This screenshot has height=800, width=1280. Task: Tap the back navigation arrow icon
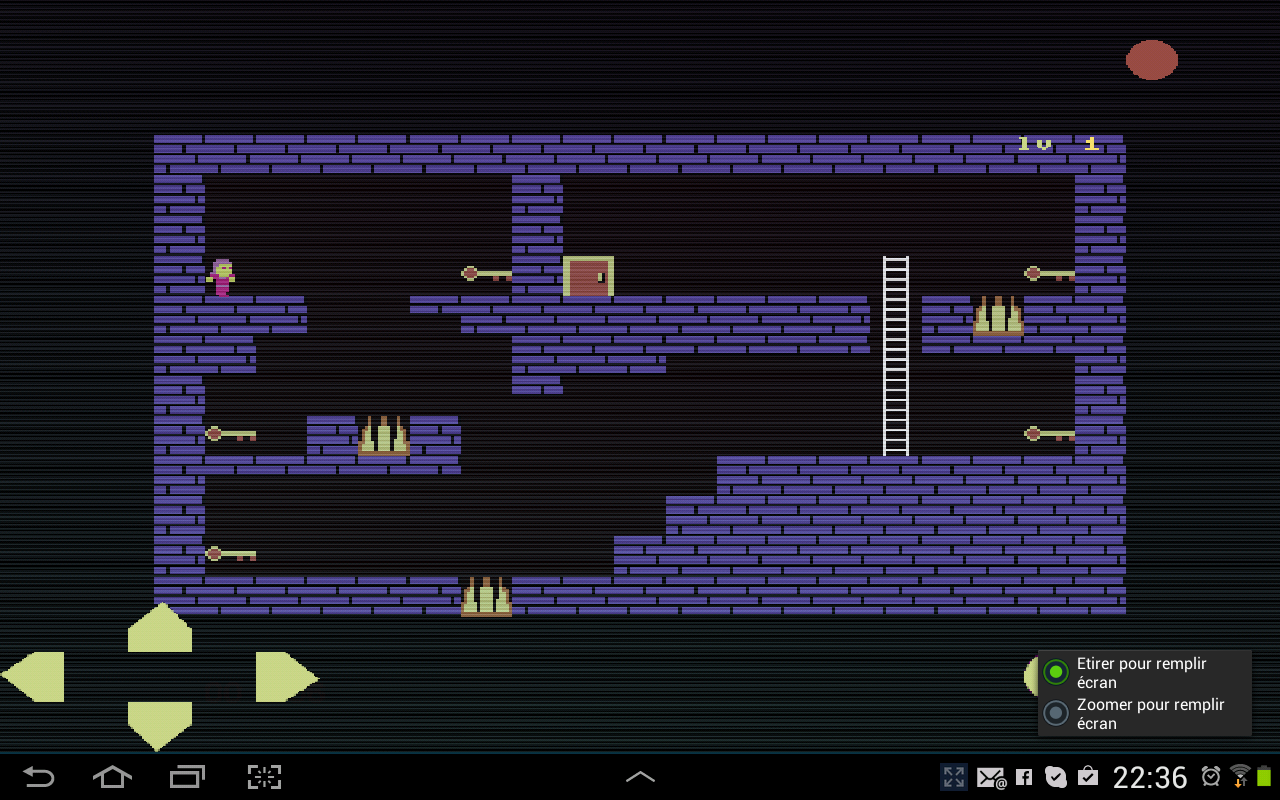(x=37, y=777)
